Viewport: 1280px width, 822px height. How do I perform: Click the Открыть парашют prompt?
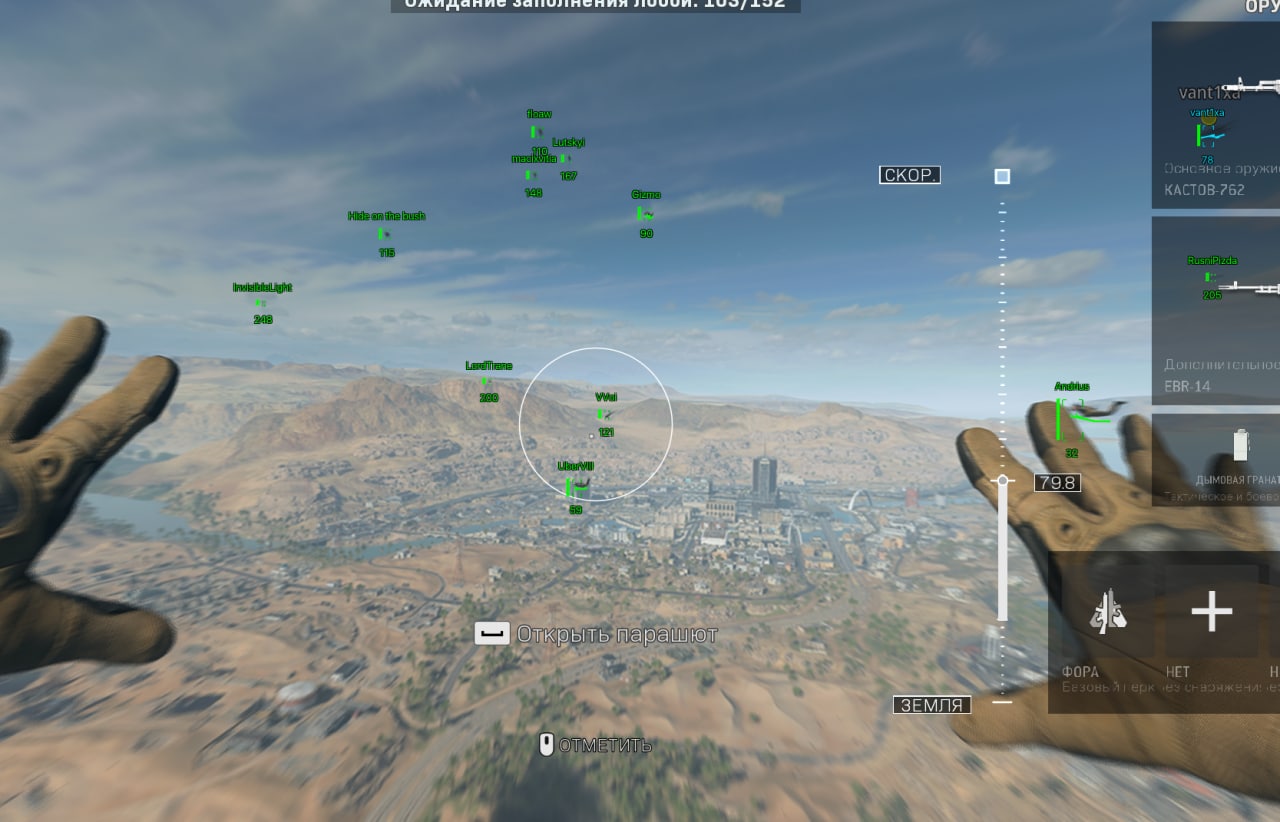click(616, 633)
